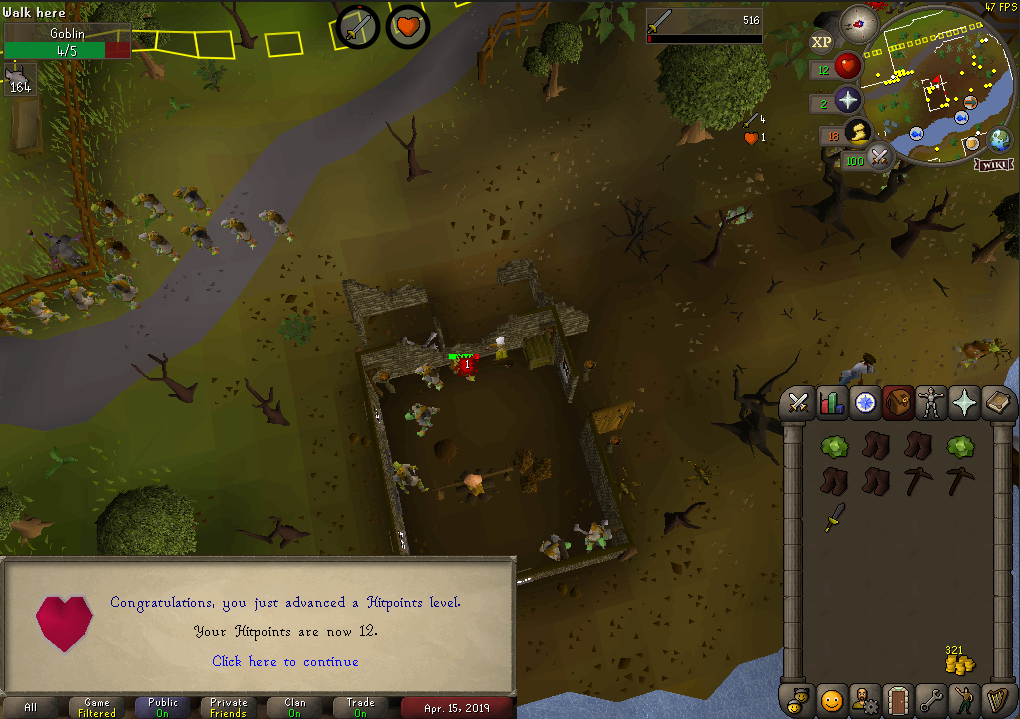This screenshot has height=719, width=1020.
Task: Open the Combat Options tab
Action: point(798,402)
